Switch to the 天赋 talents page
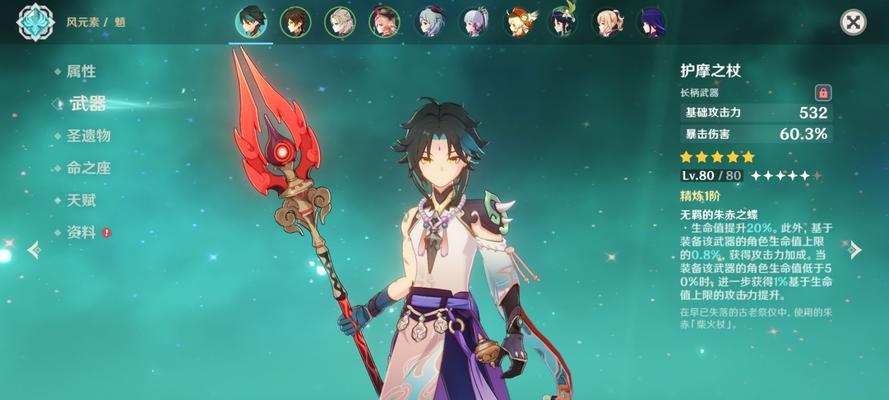Image resolution: width=889 pixels, height=400 pixels. (81, 200)
